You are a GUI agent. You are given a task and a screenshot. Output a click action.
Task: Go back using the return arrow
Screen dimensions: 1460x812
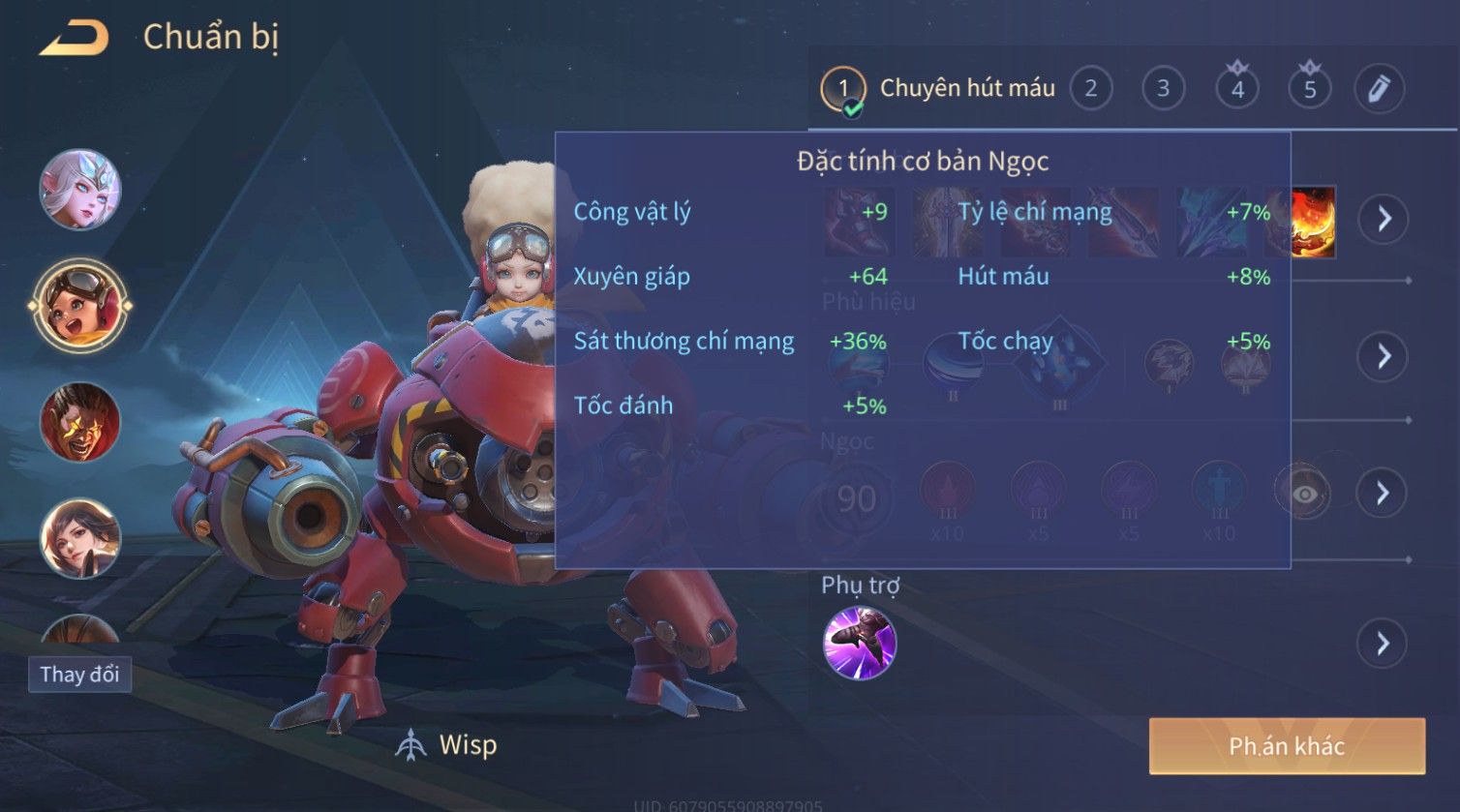coord(75,39)
